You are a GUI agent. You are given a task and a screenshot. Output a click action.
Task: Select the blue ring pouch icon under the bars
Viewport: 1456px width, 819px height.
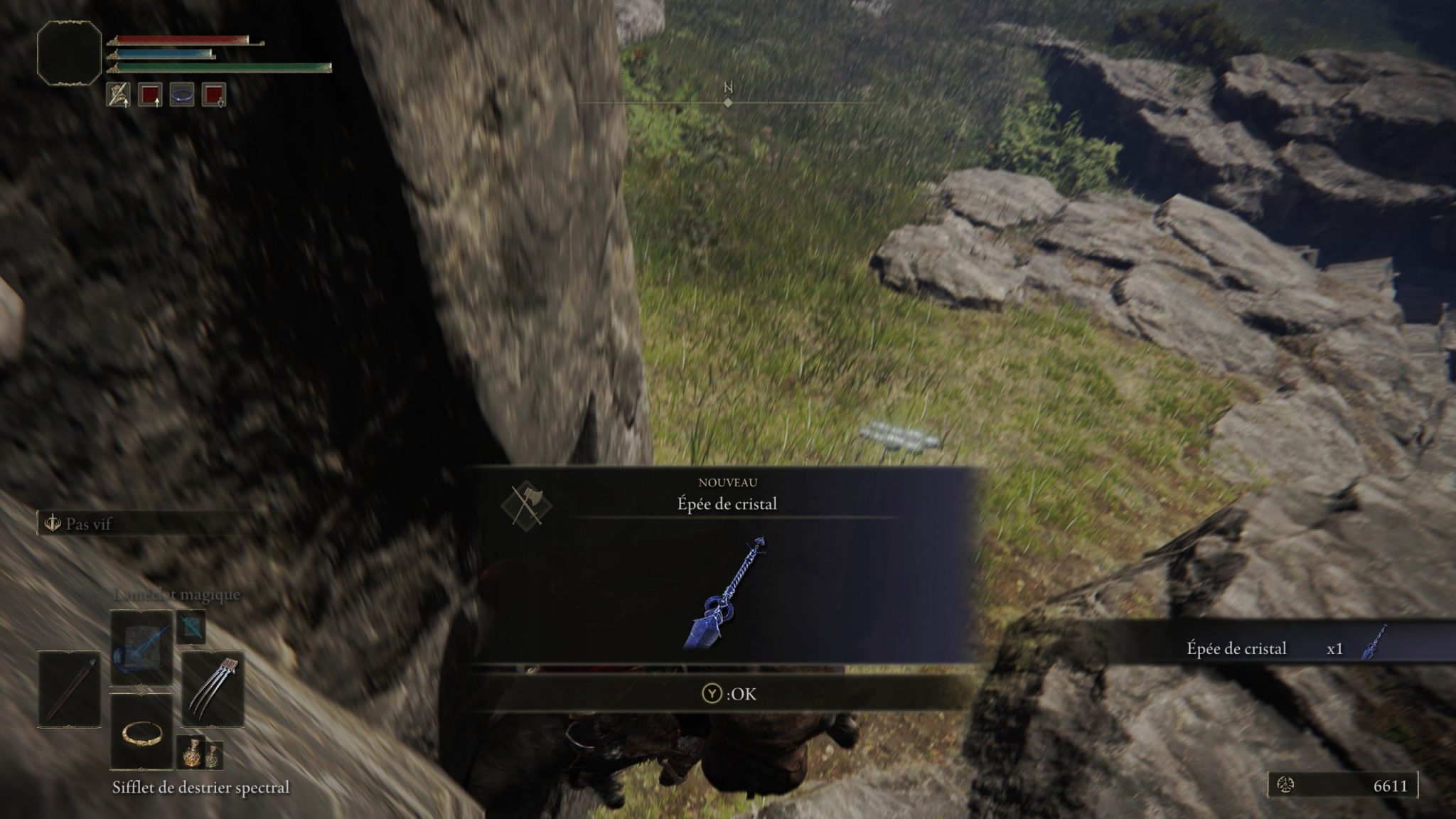pyautogui.click(x=181, y=95)
